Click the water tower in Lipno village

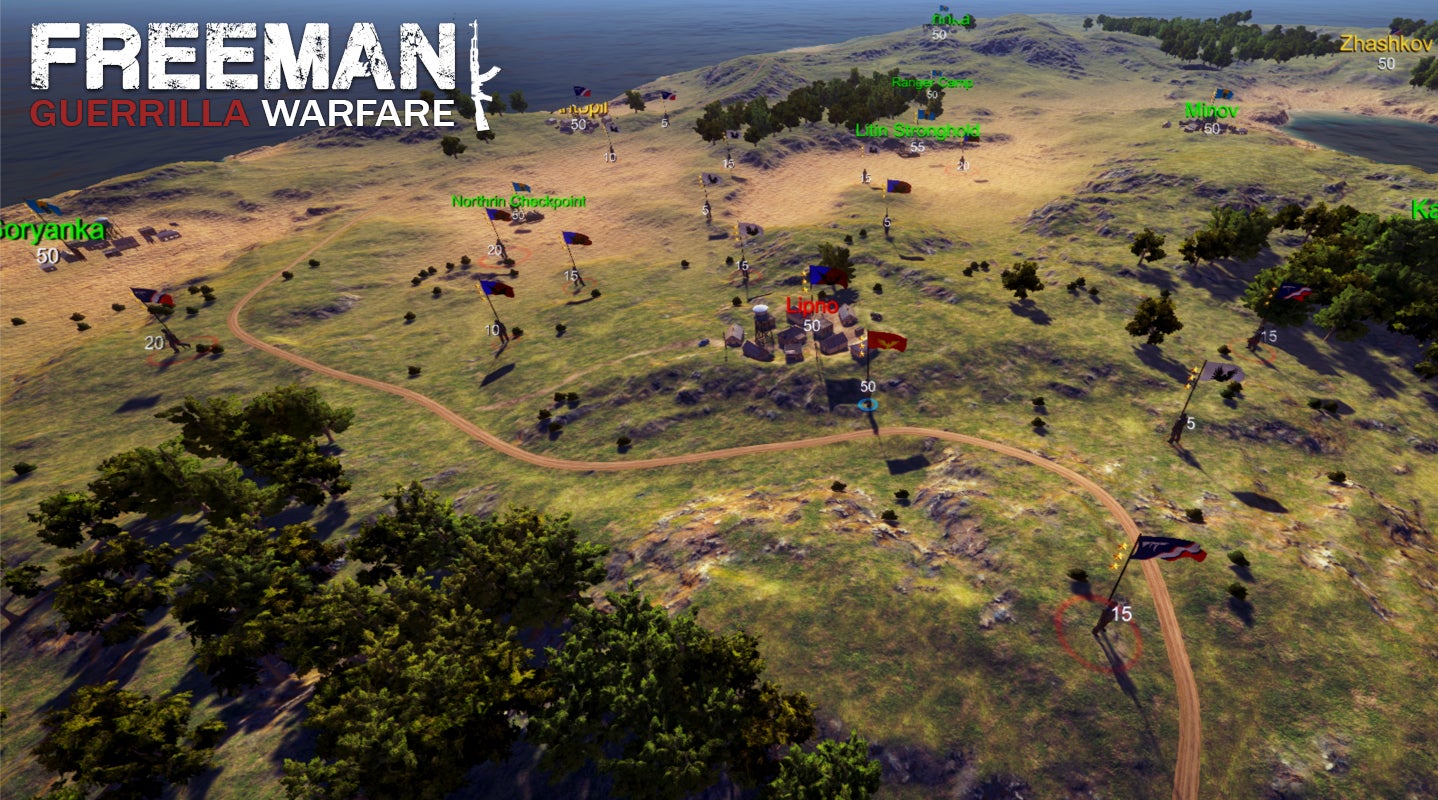(762, 320)
